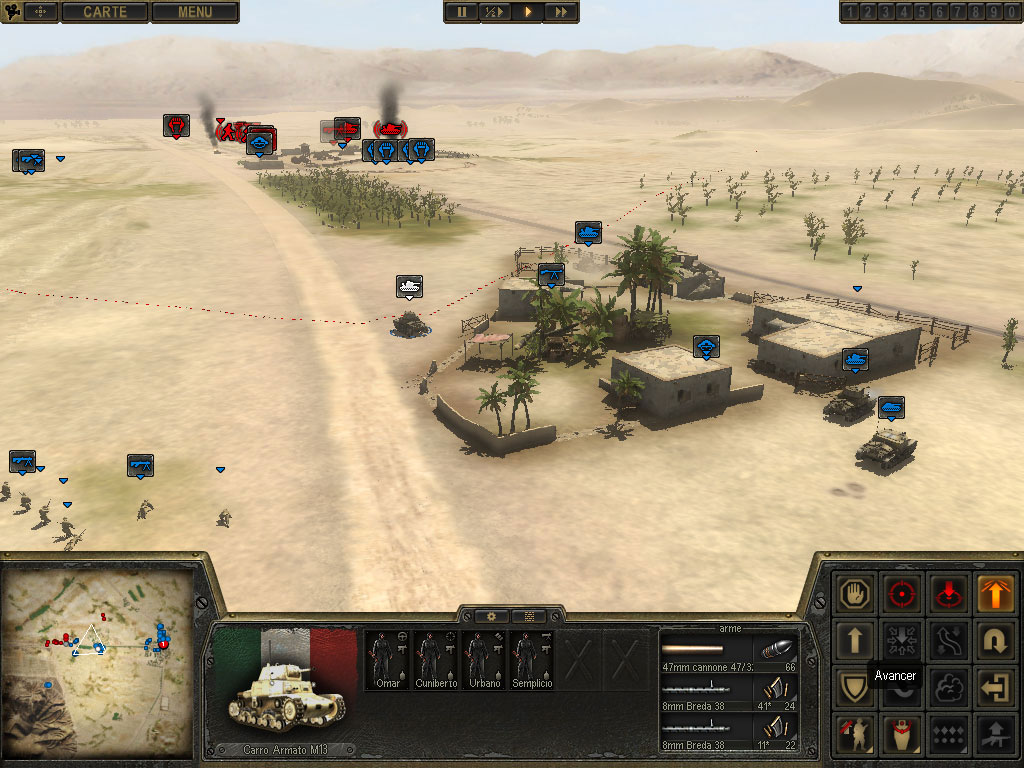Select crew member Omar
This screenshot has height=768, width=1024.
pyautogui.click(x=388, y=659)
